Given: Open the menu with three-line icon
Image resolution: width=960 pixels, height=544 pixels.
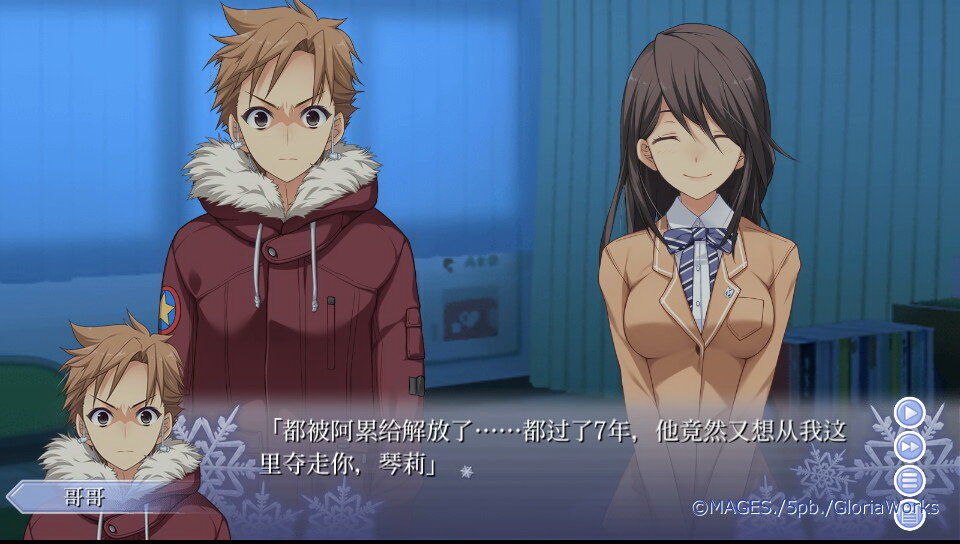Looking at the screenshot, I should [x=909, y=480].
